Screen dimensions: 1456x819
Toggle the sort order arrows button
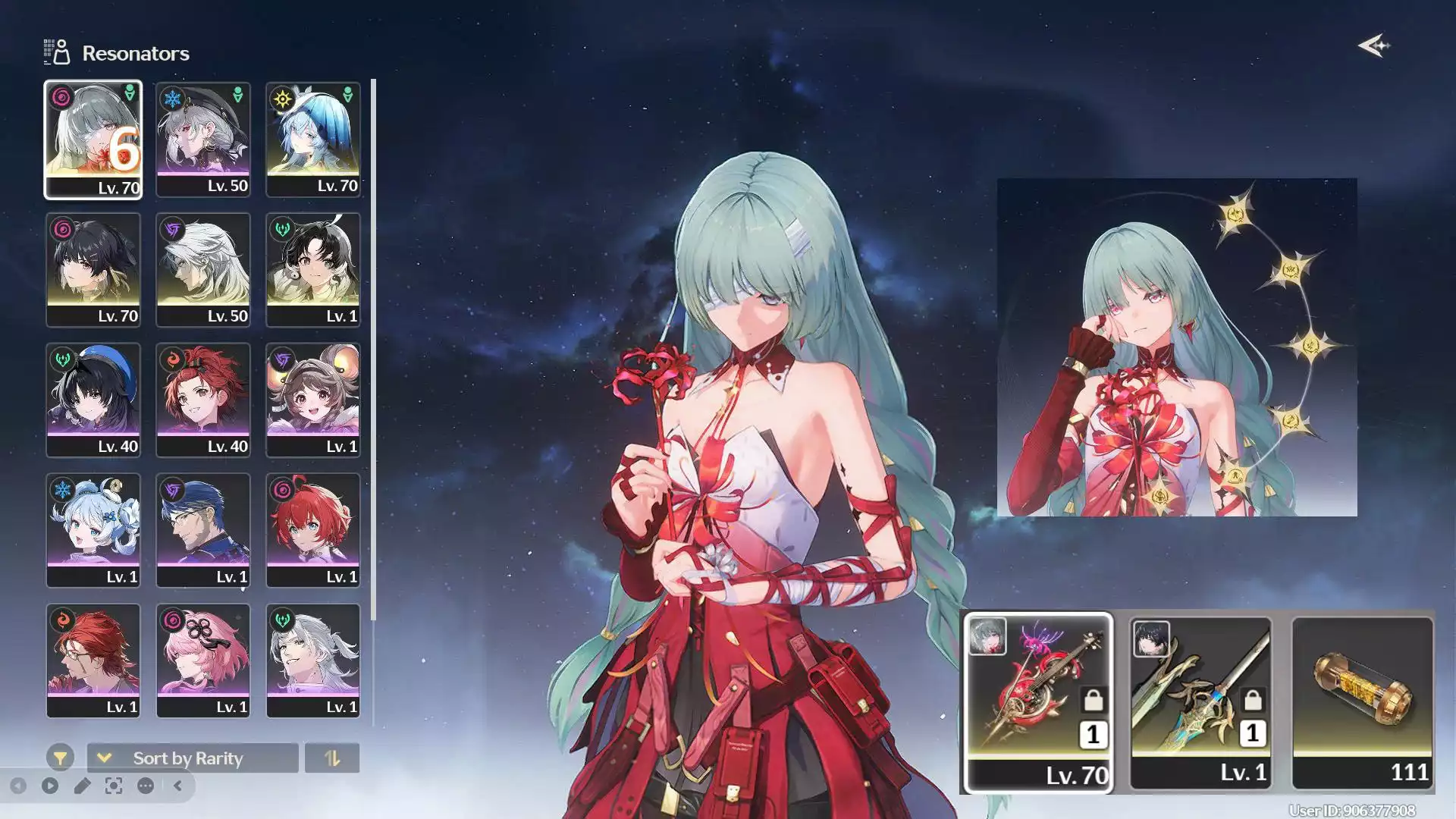pyautogui.click(x=332, y=758)
